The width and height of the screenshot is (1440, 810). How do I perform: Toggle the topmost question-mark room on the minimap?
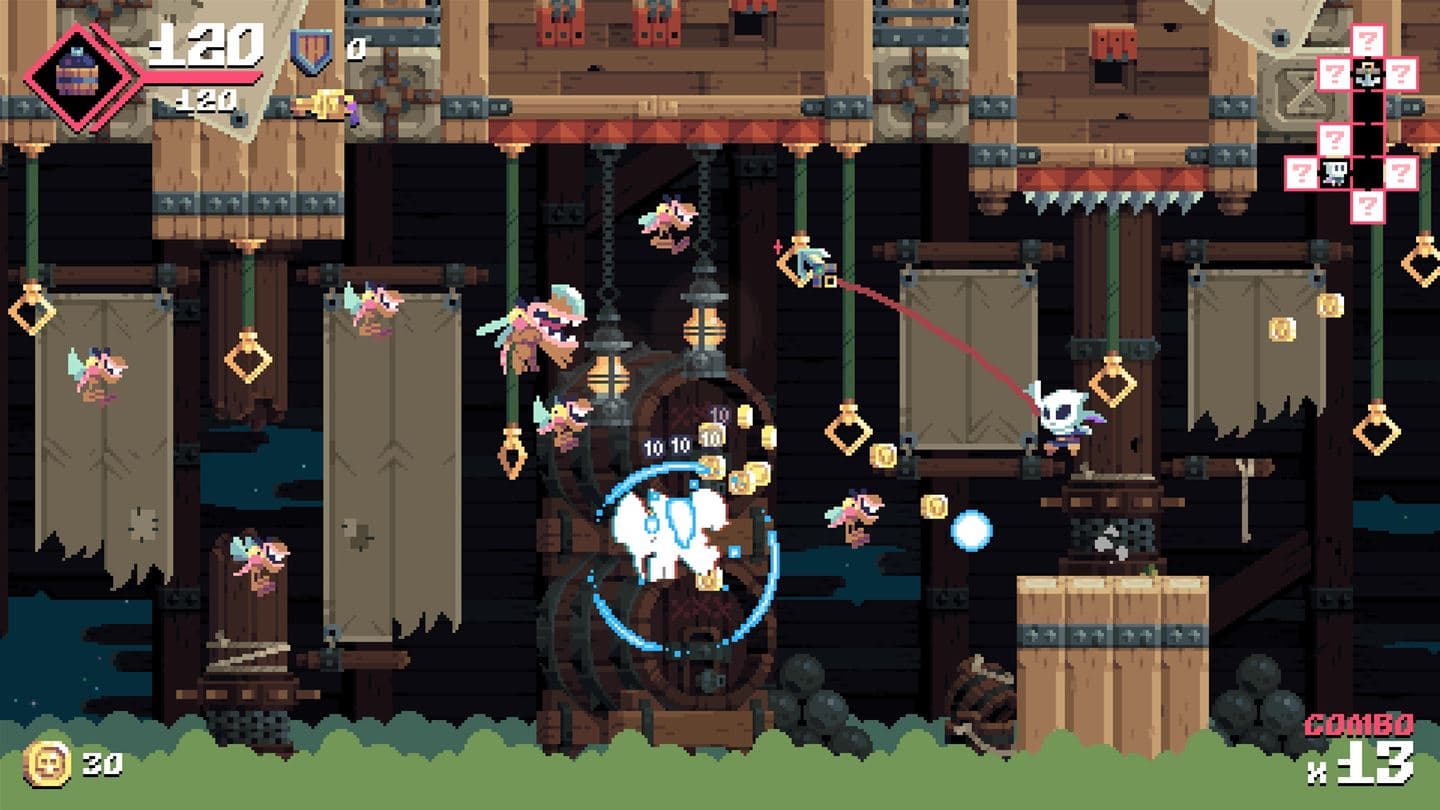tap(1368, 40)
